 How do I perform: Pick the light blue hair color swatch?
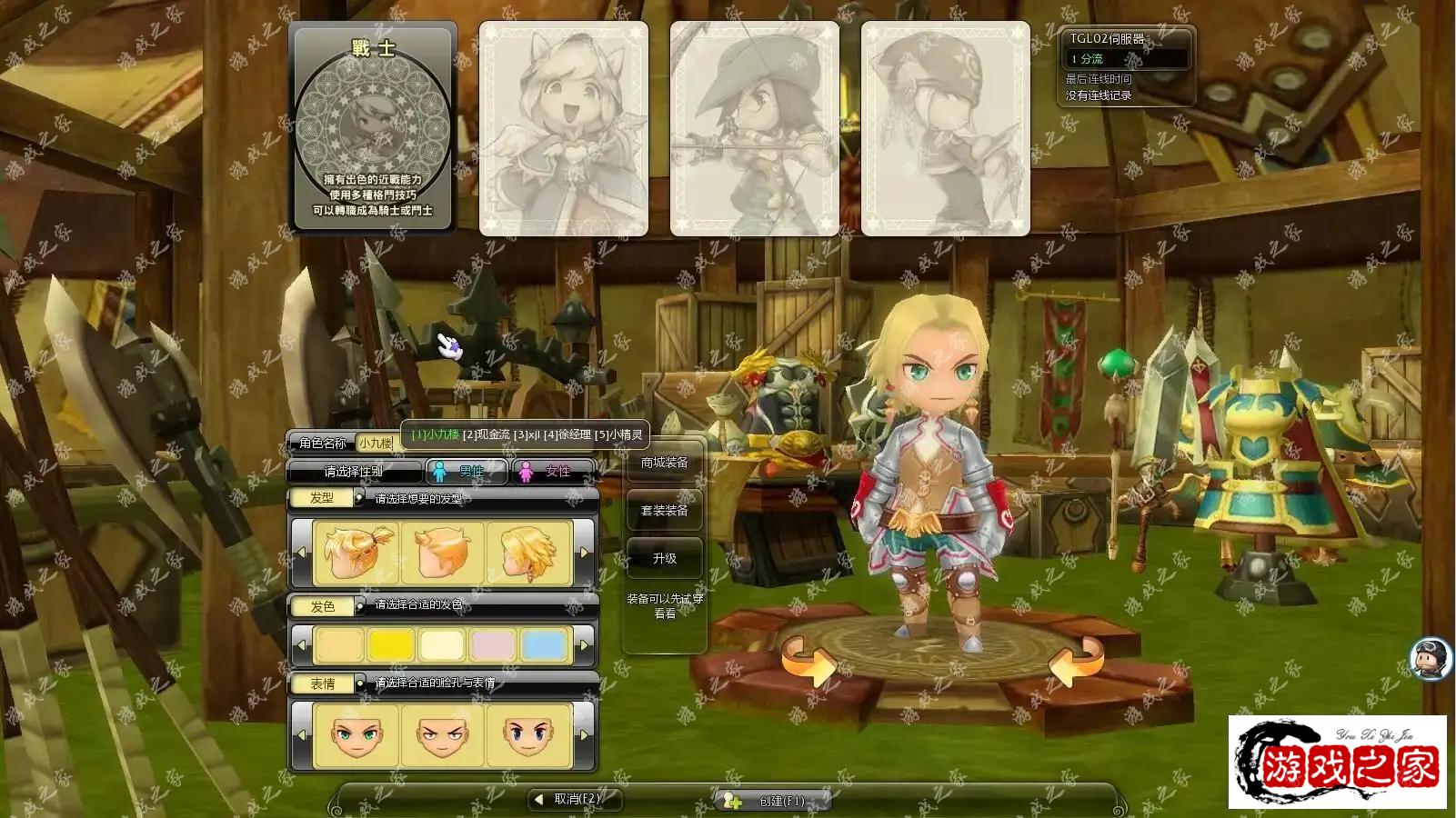544,645
